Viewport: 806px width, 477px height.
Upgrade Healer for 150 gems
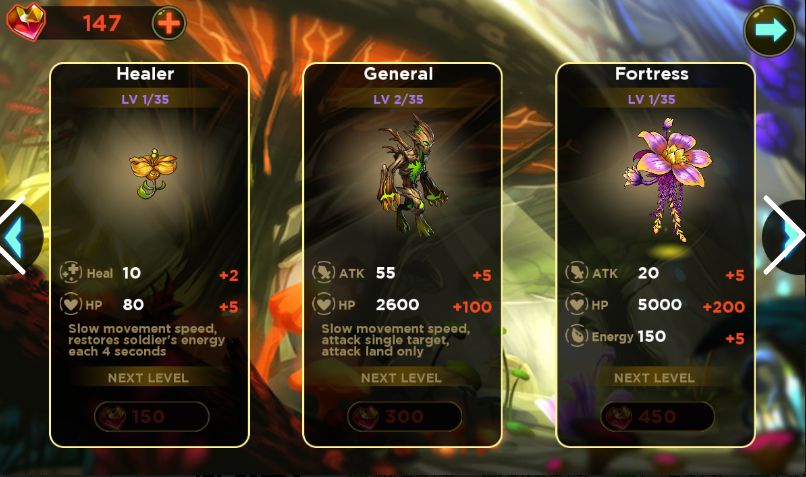point(150,416)
